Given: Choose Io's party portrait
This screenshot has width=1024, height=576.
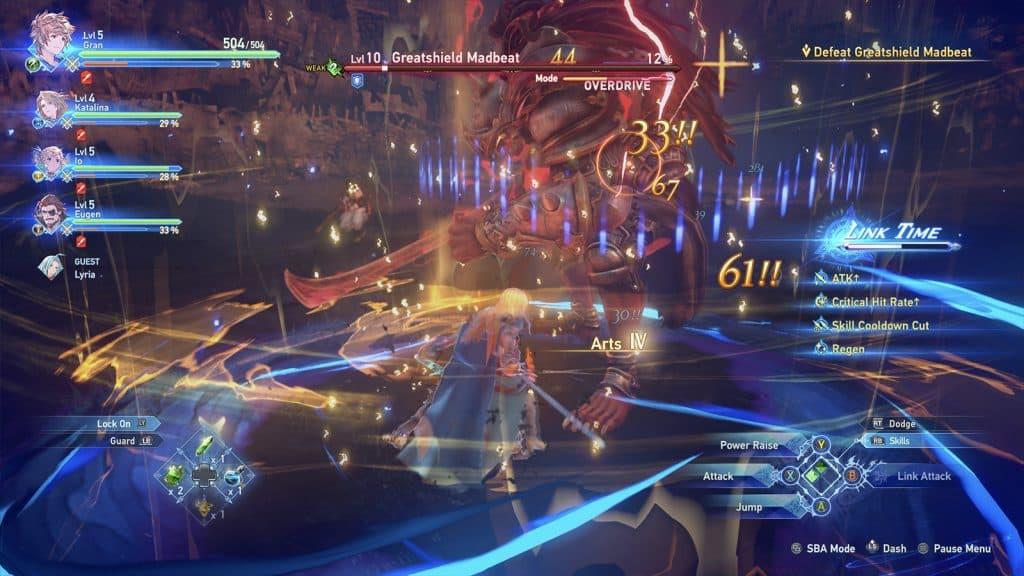Looking at the screenshot, I should point(50,160).
